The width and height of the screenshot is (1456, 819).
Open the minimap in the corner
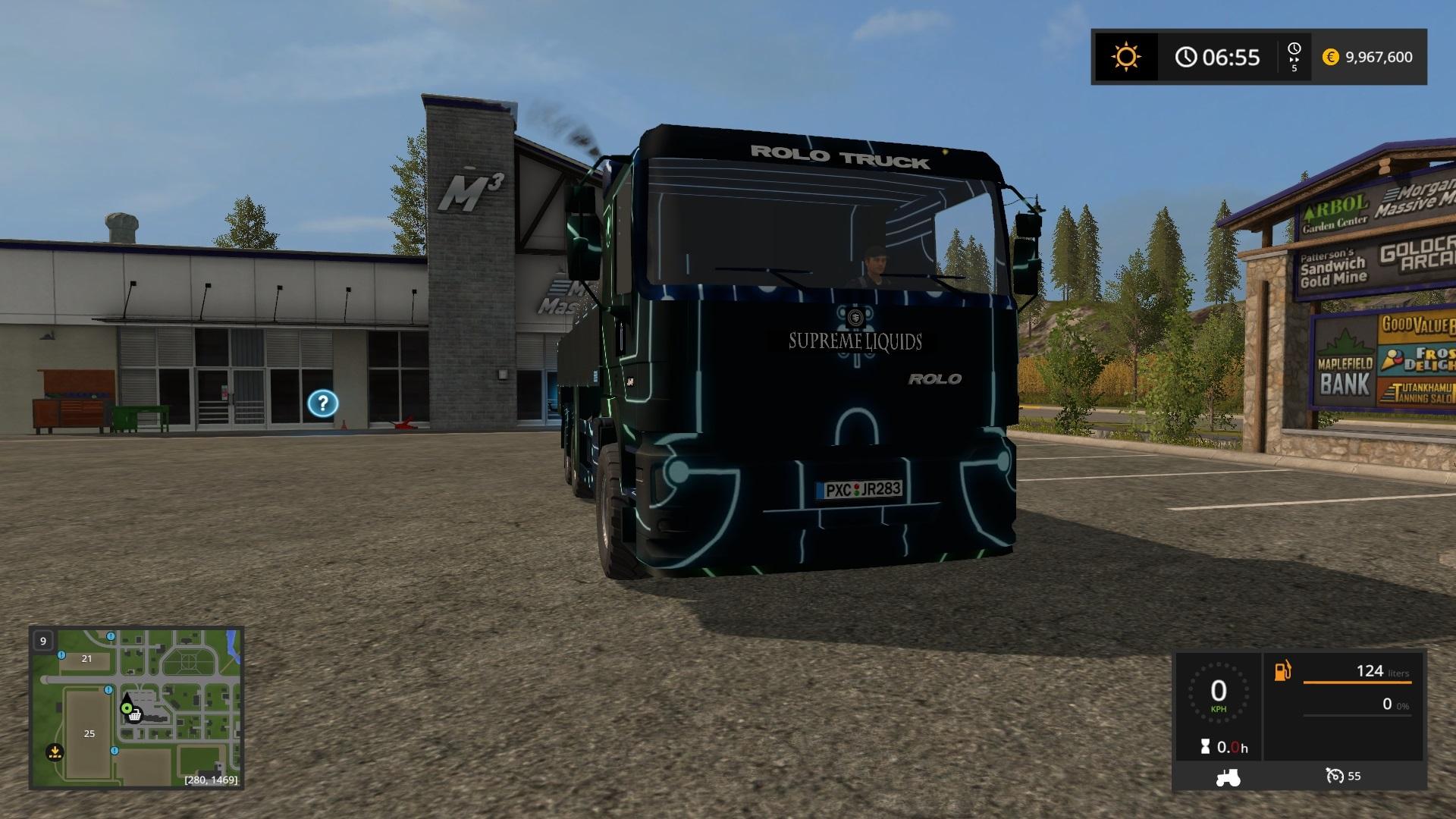[136, 707]
